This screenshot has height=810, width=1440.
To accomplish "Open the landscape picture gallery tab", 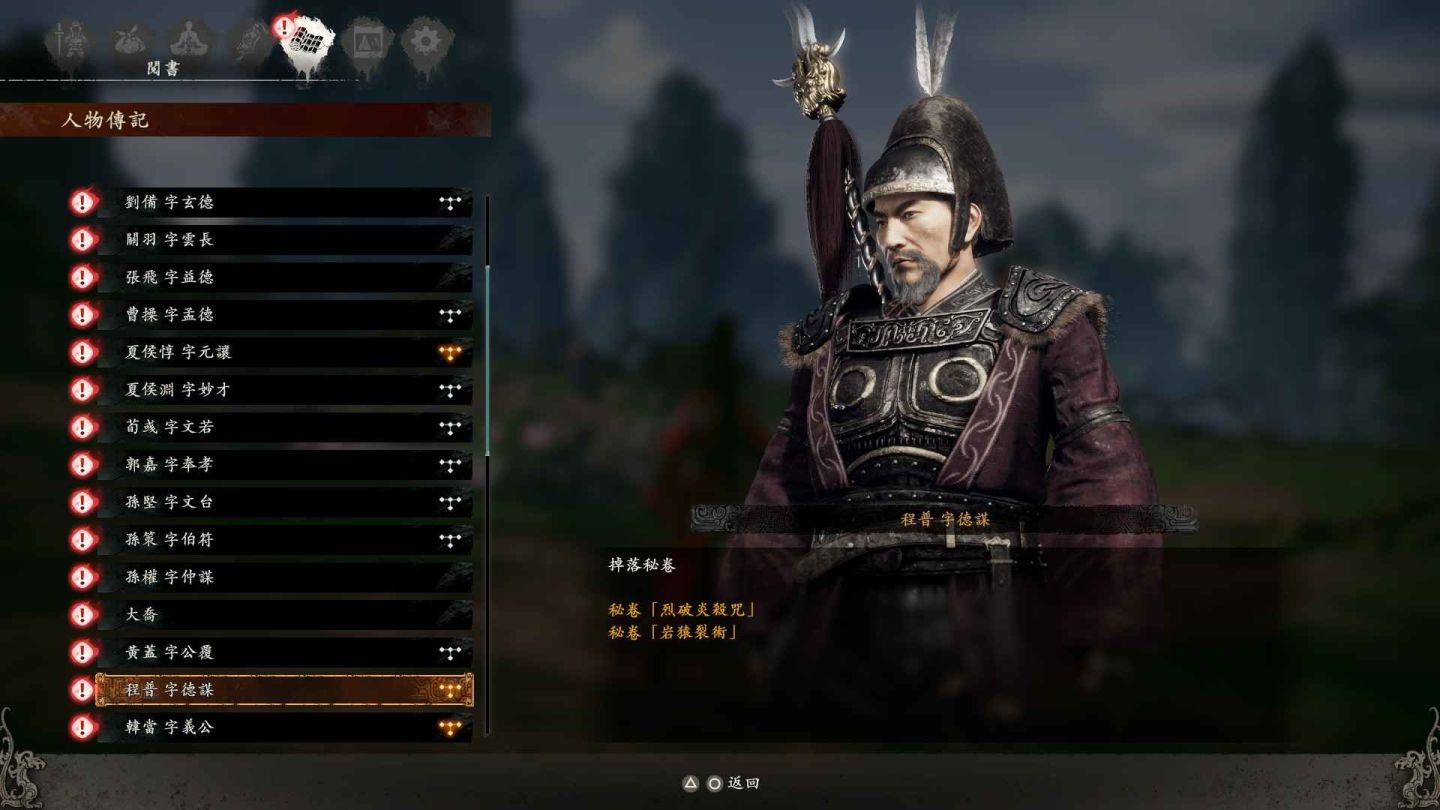I will pyautogui.click(x=366, y=42).
